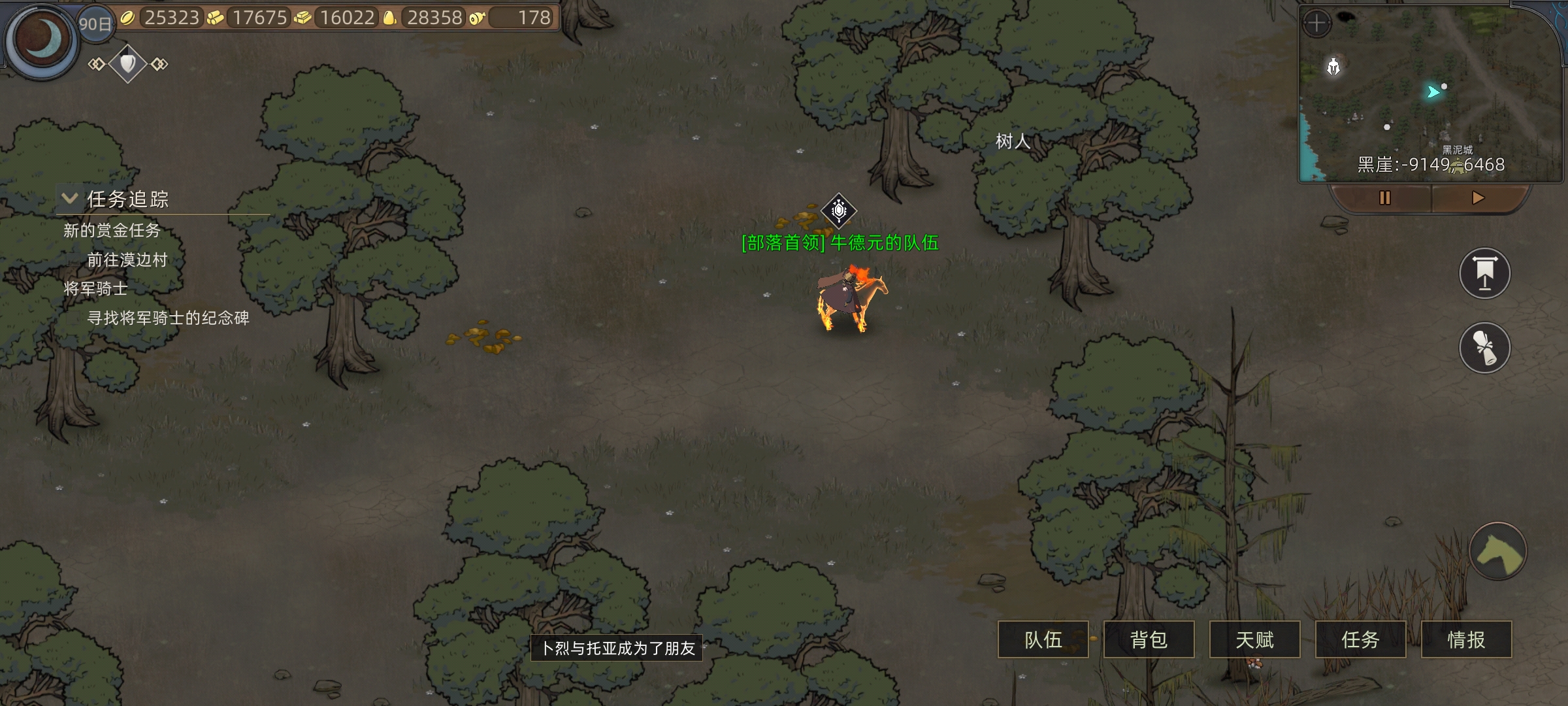This screenshot has width=1568, height=706.
Task: Click the scroll round button
Action: [x=1484, y=348]
